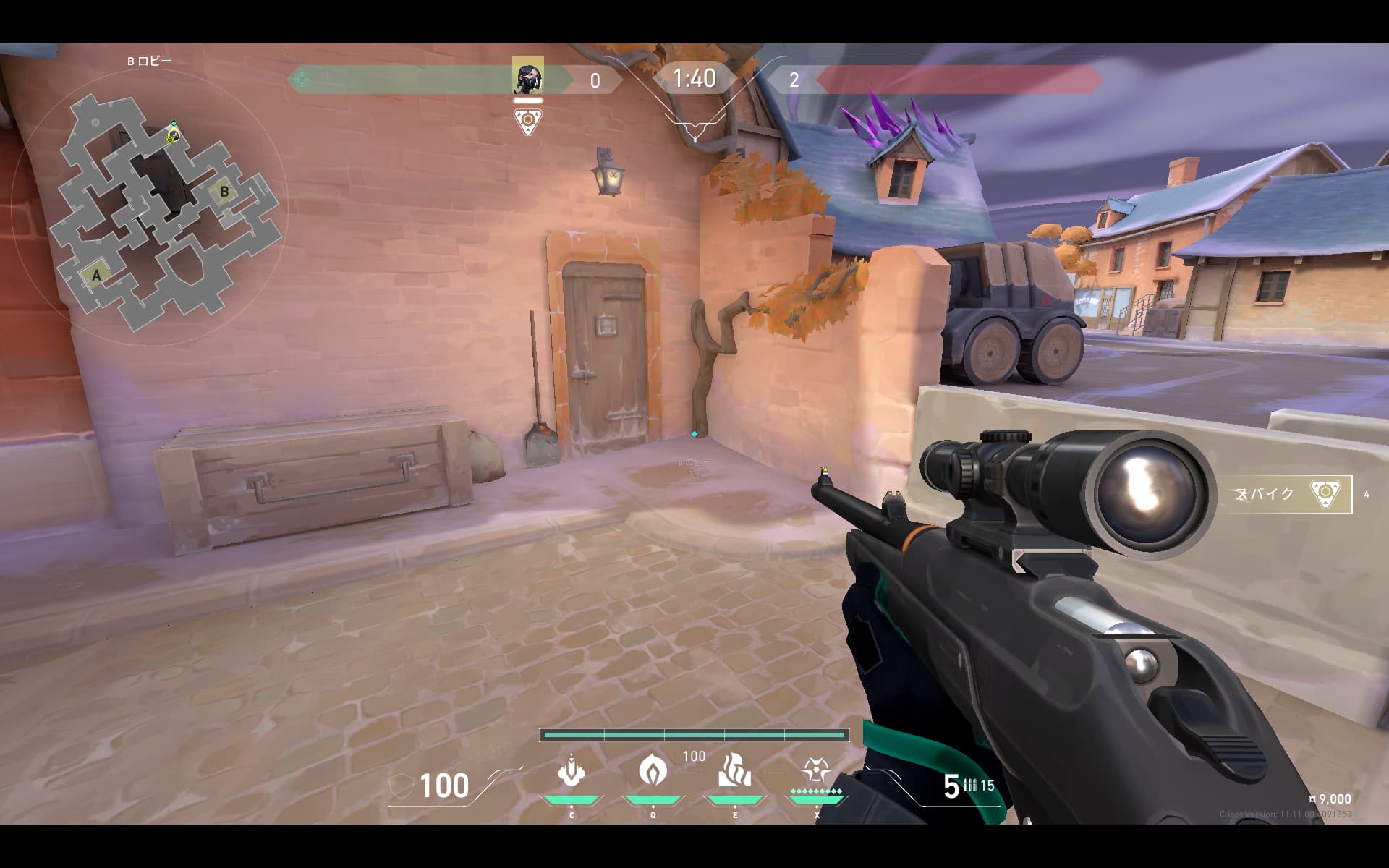Click the shield armor icon beside health
This screenshot has height=868, width=1389.
(x=401, y=786)
